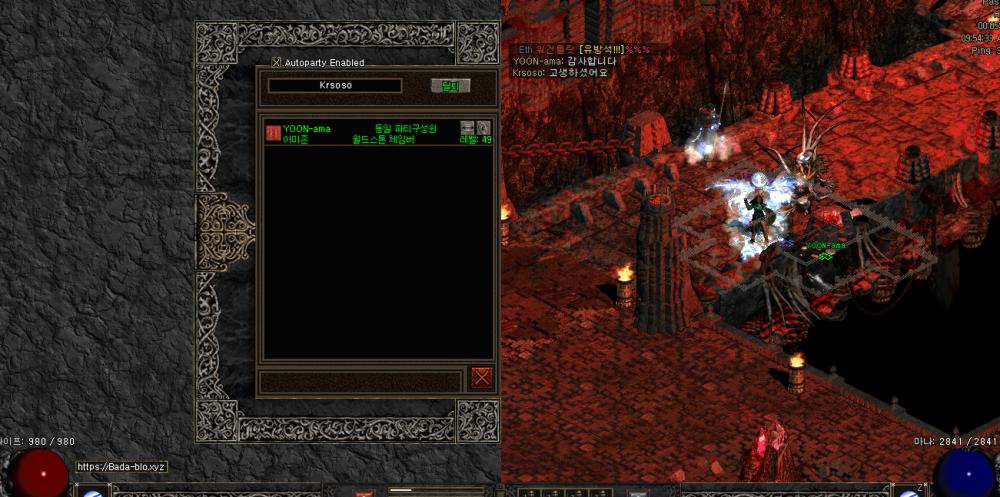Screen dimensions: 1000x497
Task: Click the first grey icon above level 49
Action: [467, 127]
